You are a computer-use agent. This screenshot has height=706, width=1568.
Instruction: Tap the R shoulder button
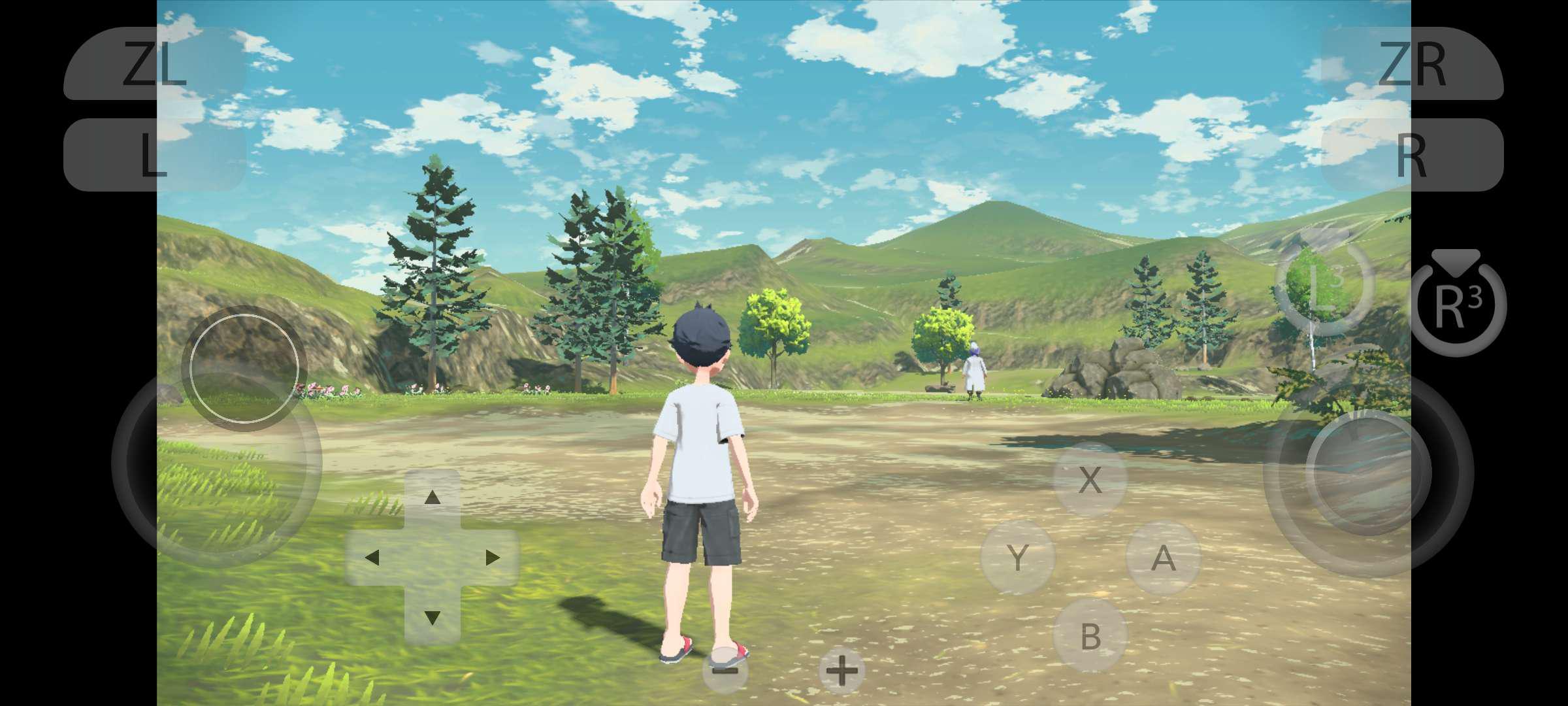coord(1412,155)
